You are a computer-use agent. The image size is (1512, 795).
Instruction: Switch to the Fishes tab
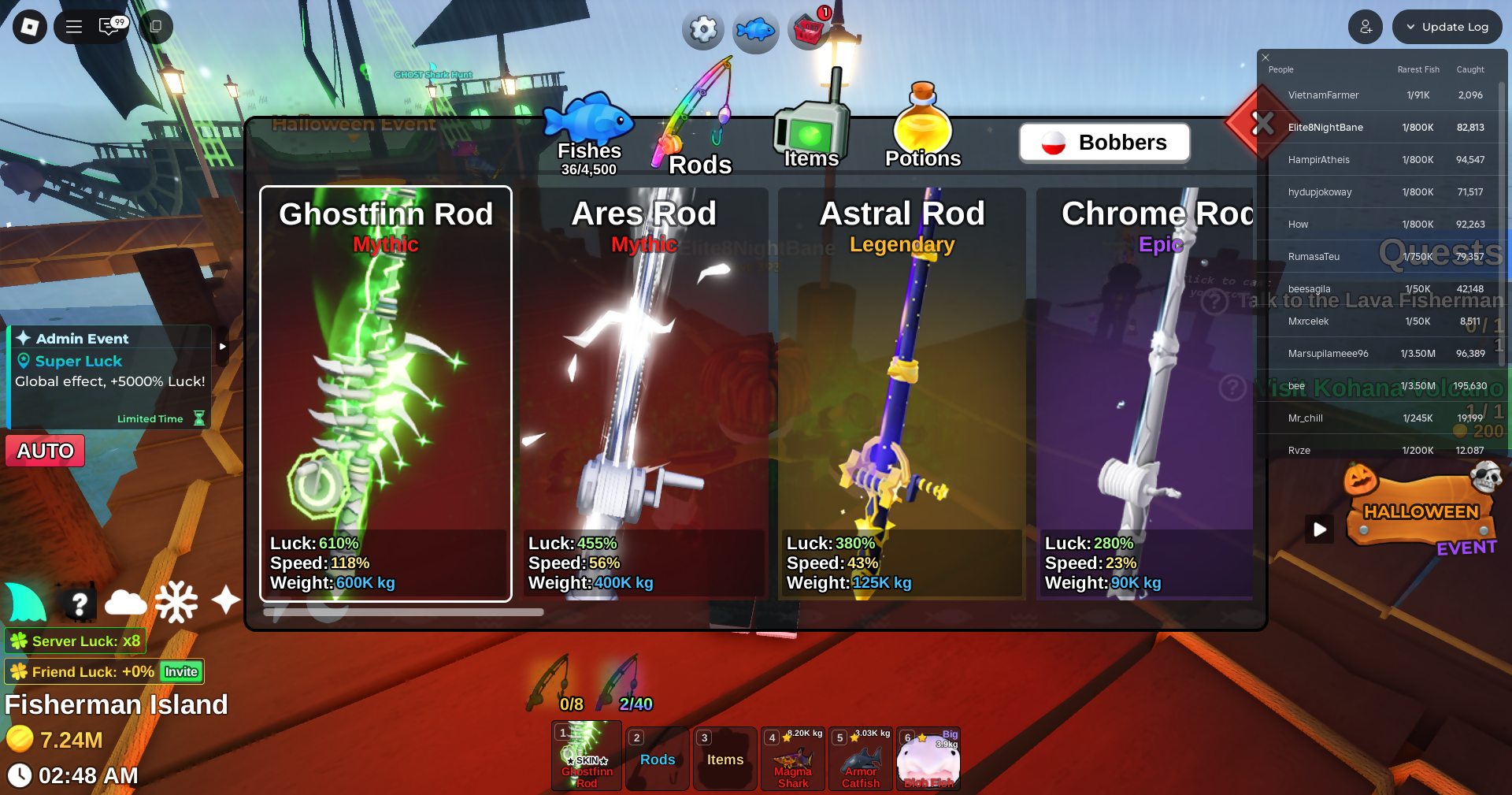click(589, 134)
